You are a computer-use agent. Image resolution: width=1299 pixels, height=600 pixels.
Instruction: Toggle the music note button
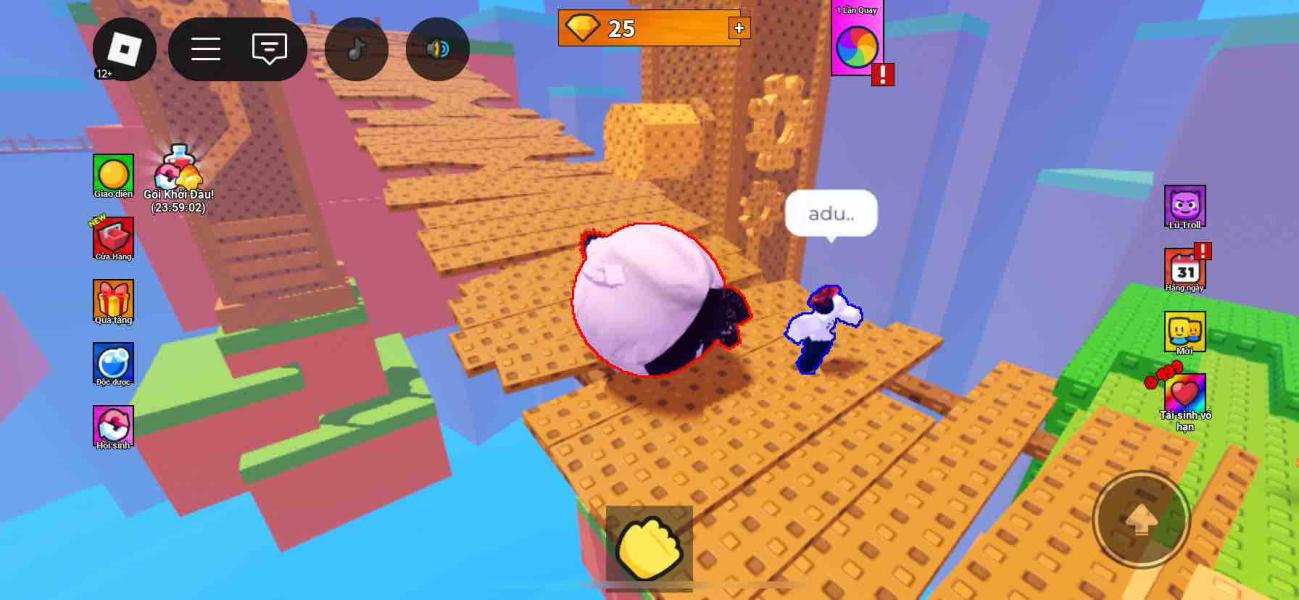point(356,49)
